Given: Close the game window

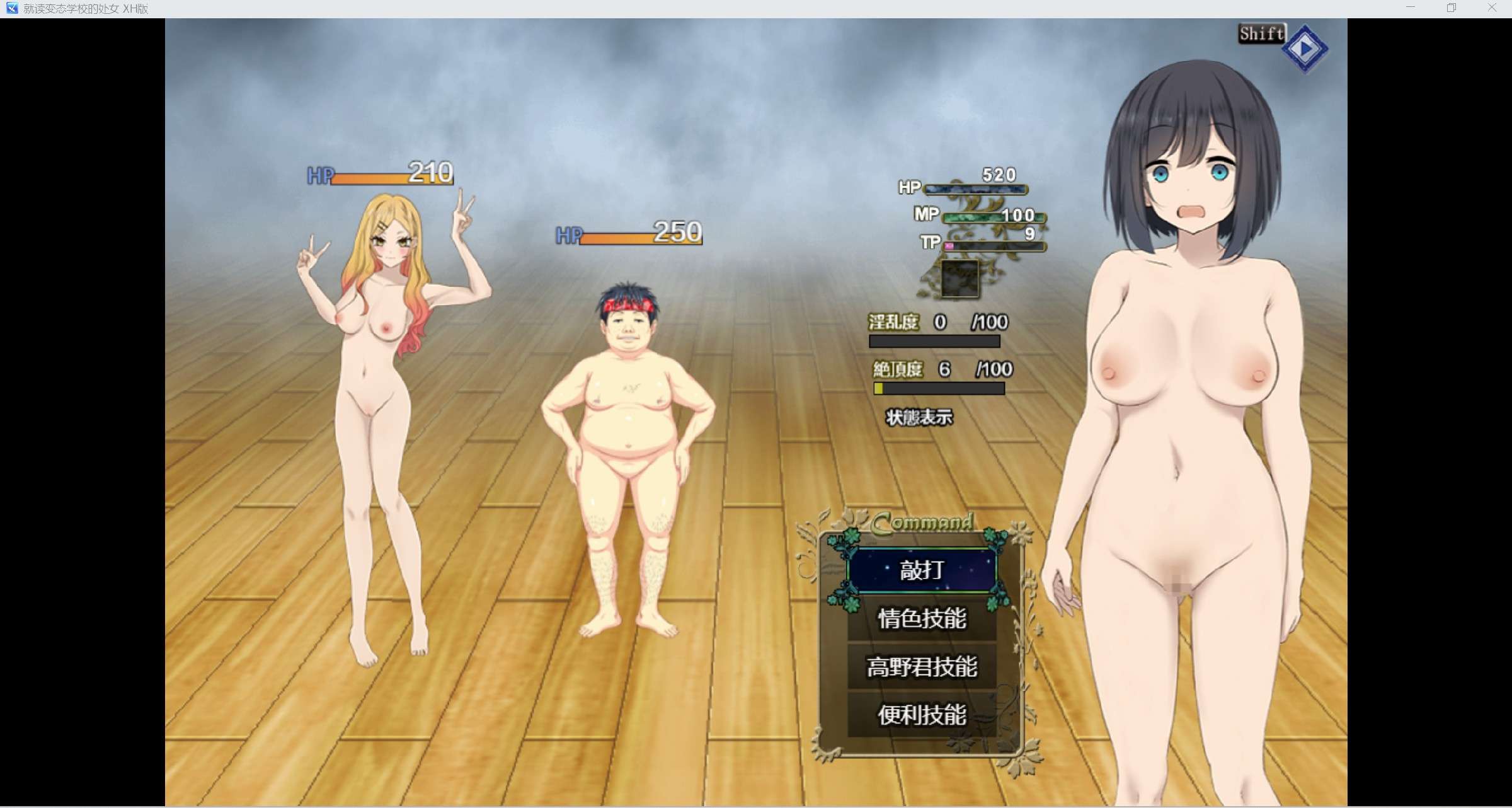Looking at the screenshot, I should click(1492, 8).
